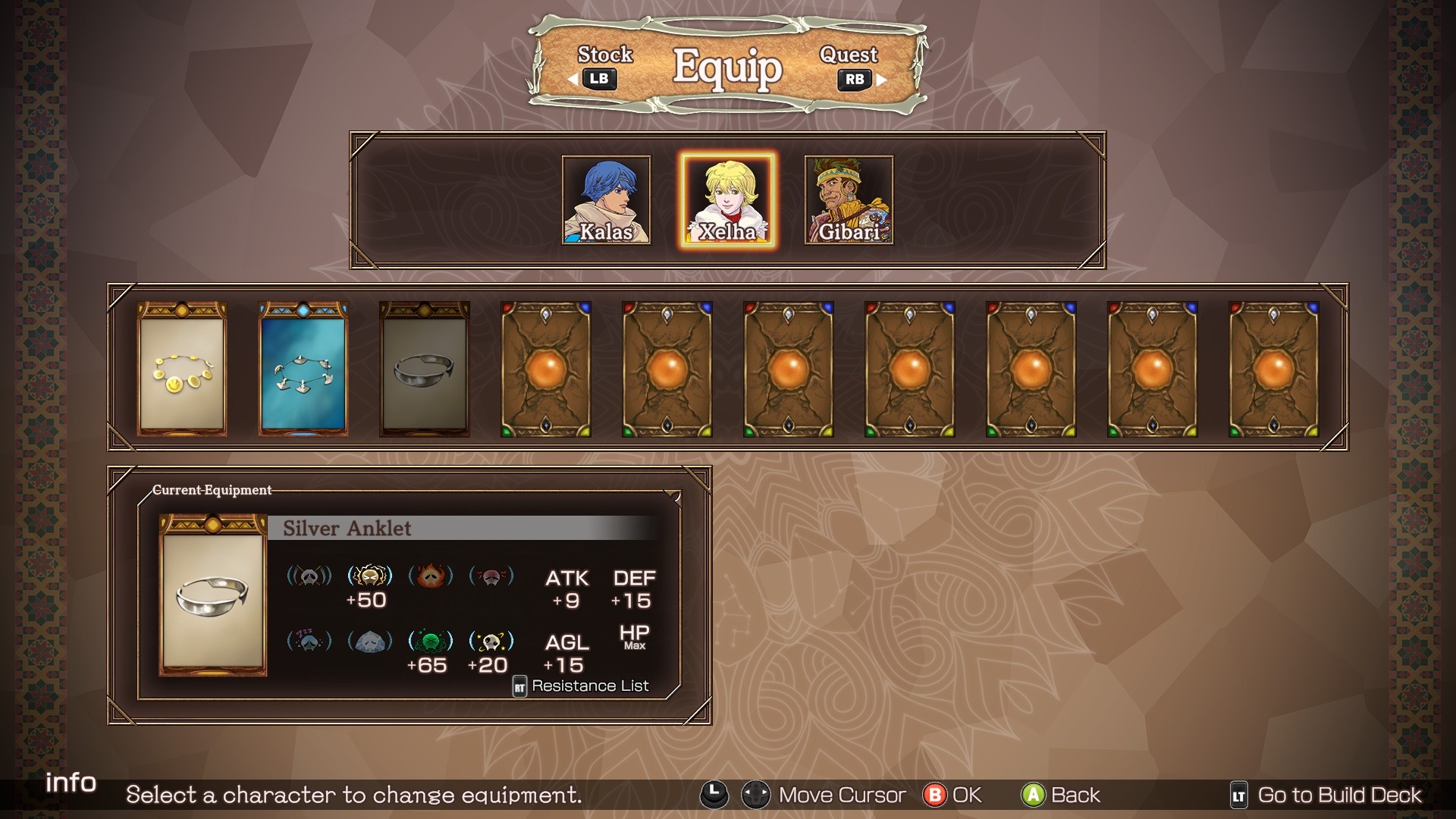Click the Silver Anklet current equipment card

click(x=212, y=595)
